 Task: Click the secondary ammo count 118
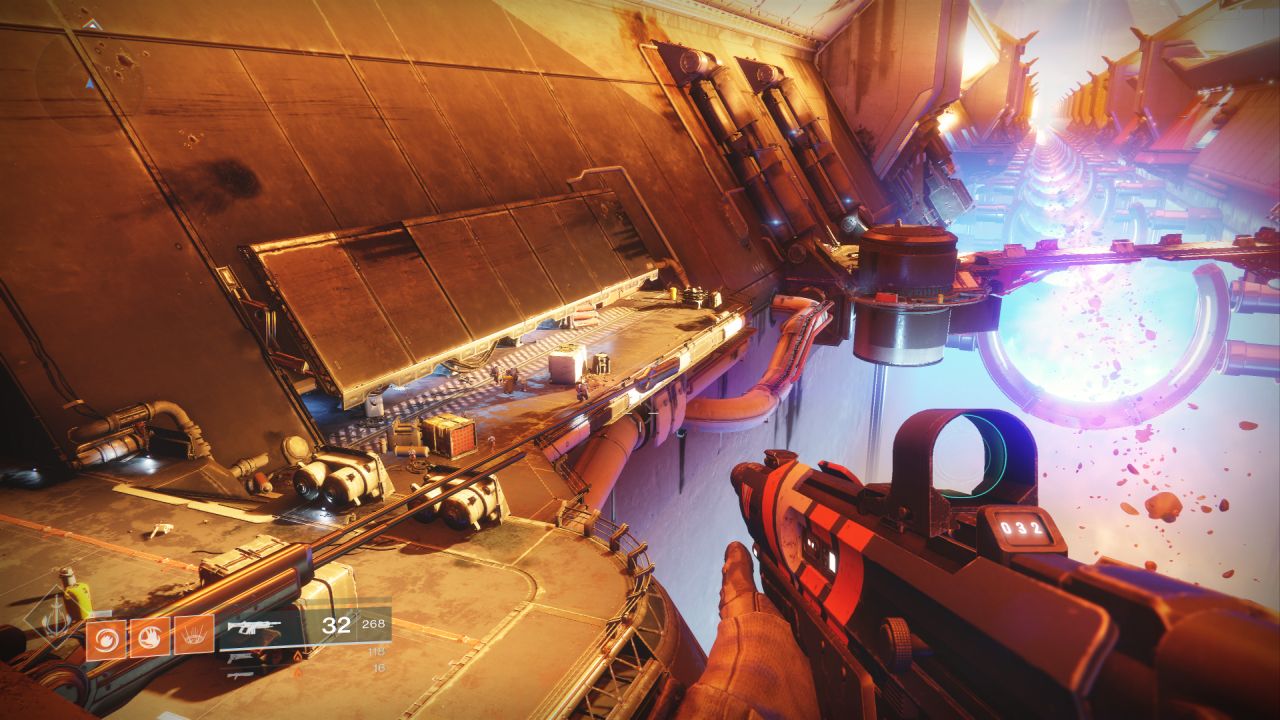coord(379,652)
